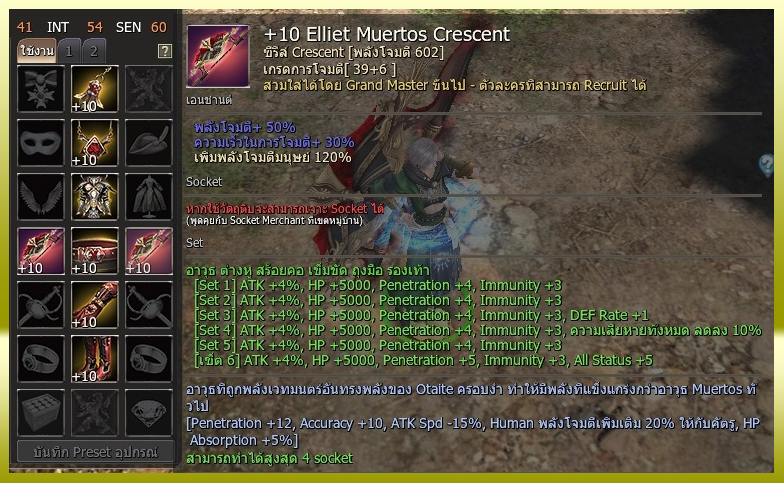
Task: Select the +10 earring slot
Action: (x=95, y=90)
